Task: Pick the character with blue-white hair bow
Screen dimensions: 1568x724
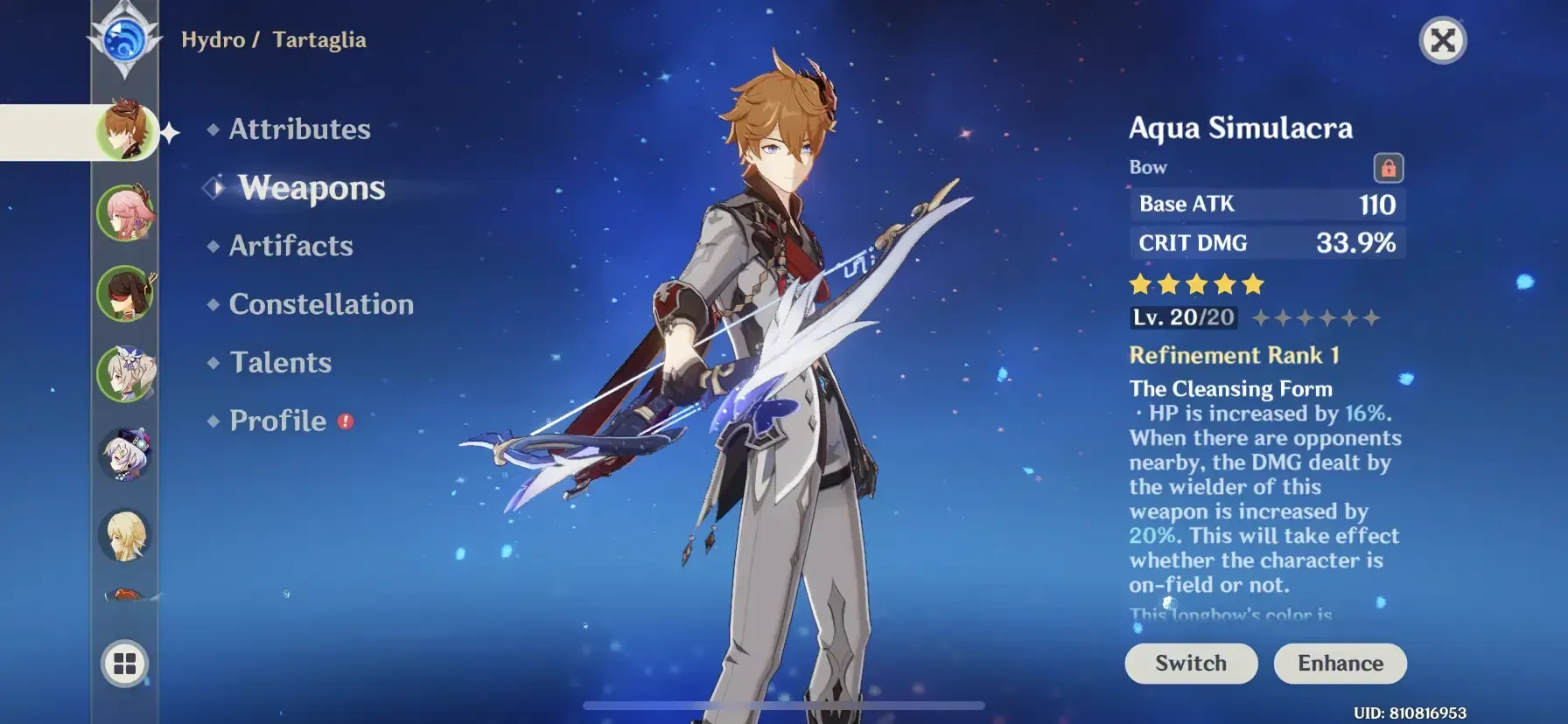Action: click(x=125, y=374)
